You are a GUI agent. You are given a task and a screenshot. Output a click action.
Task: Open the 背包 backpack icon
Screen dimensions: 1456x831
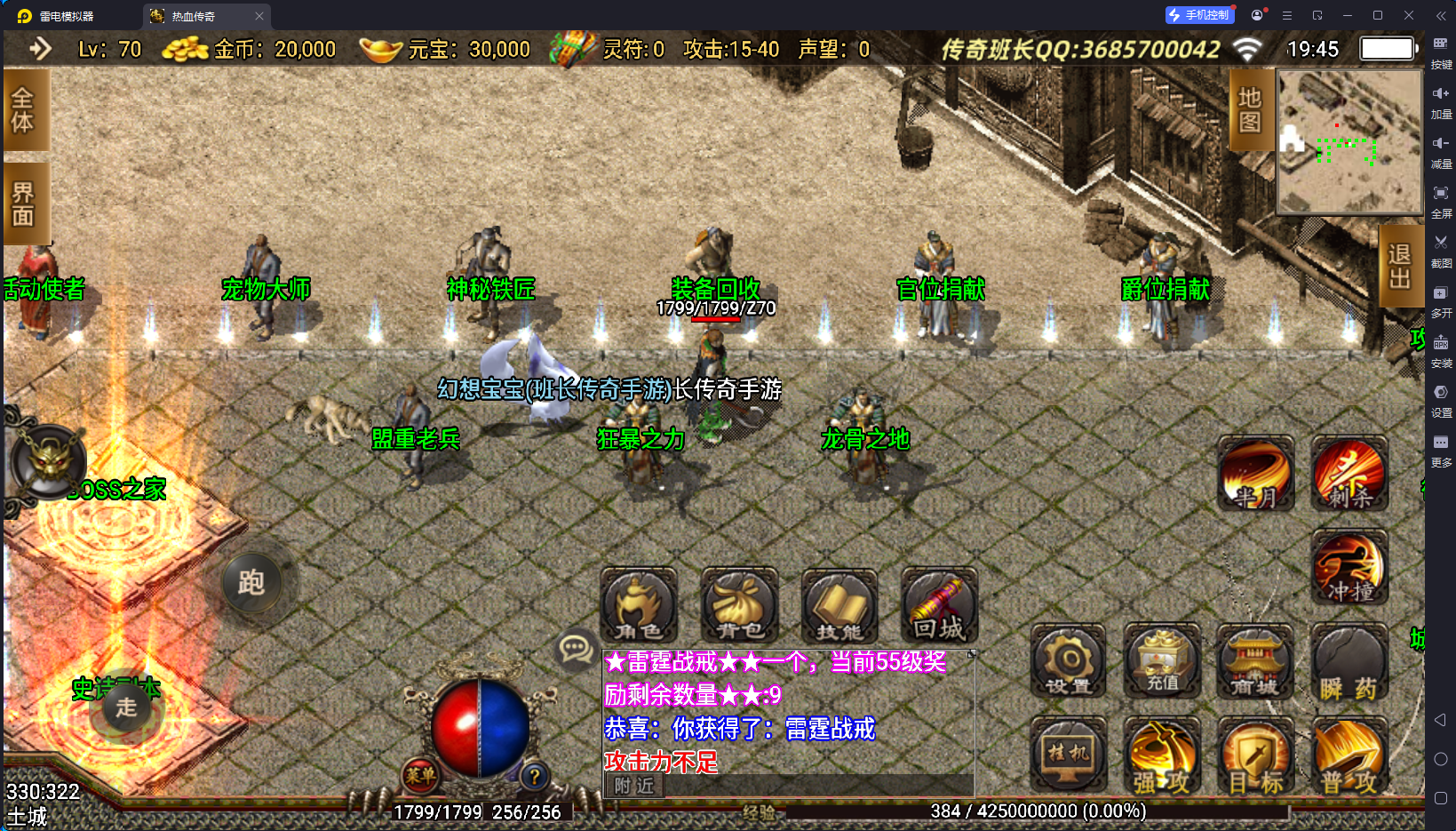click(x=738, y=607)
